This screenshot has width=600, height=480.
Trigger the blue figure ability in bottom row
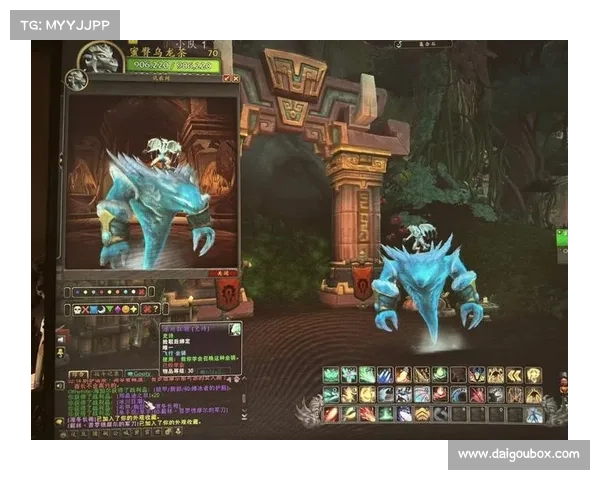(535, 414)
